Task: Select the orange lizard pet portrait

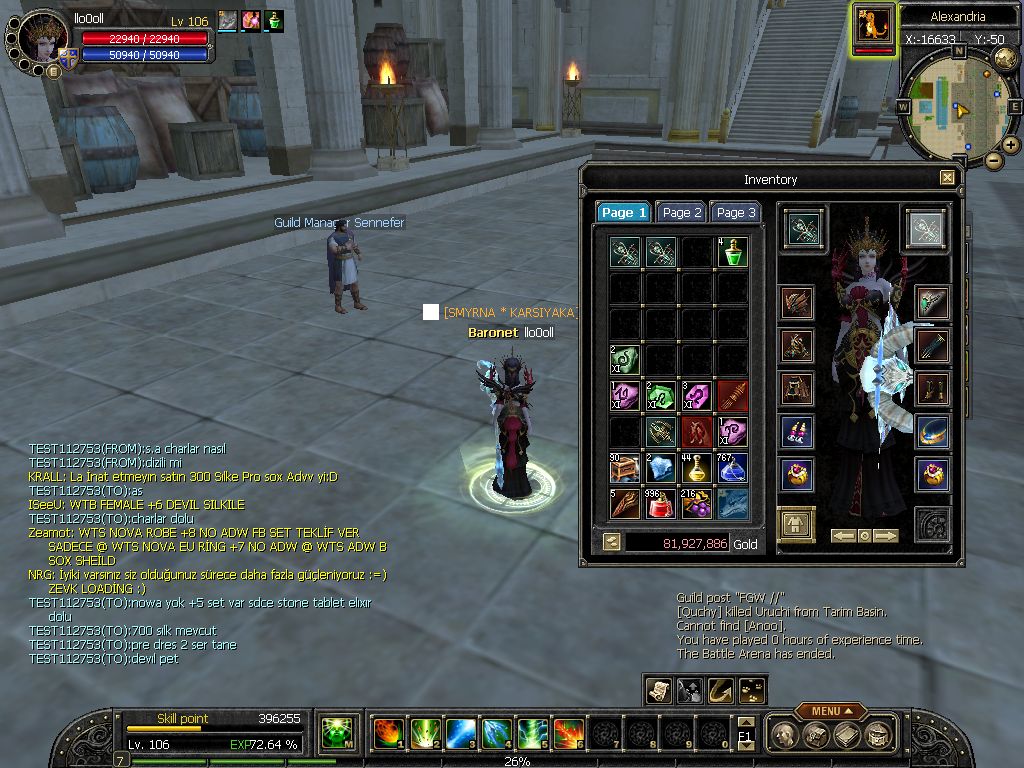Action: (873, 26)
